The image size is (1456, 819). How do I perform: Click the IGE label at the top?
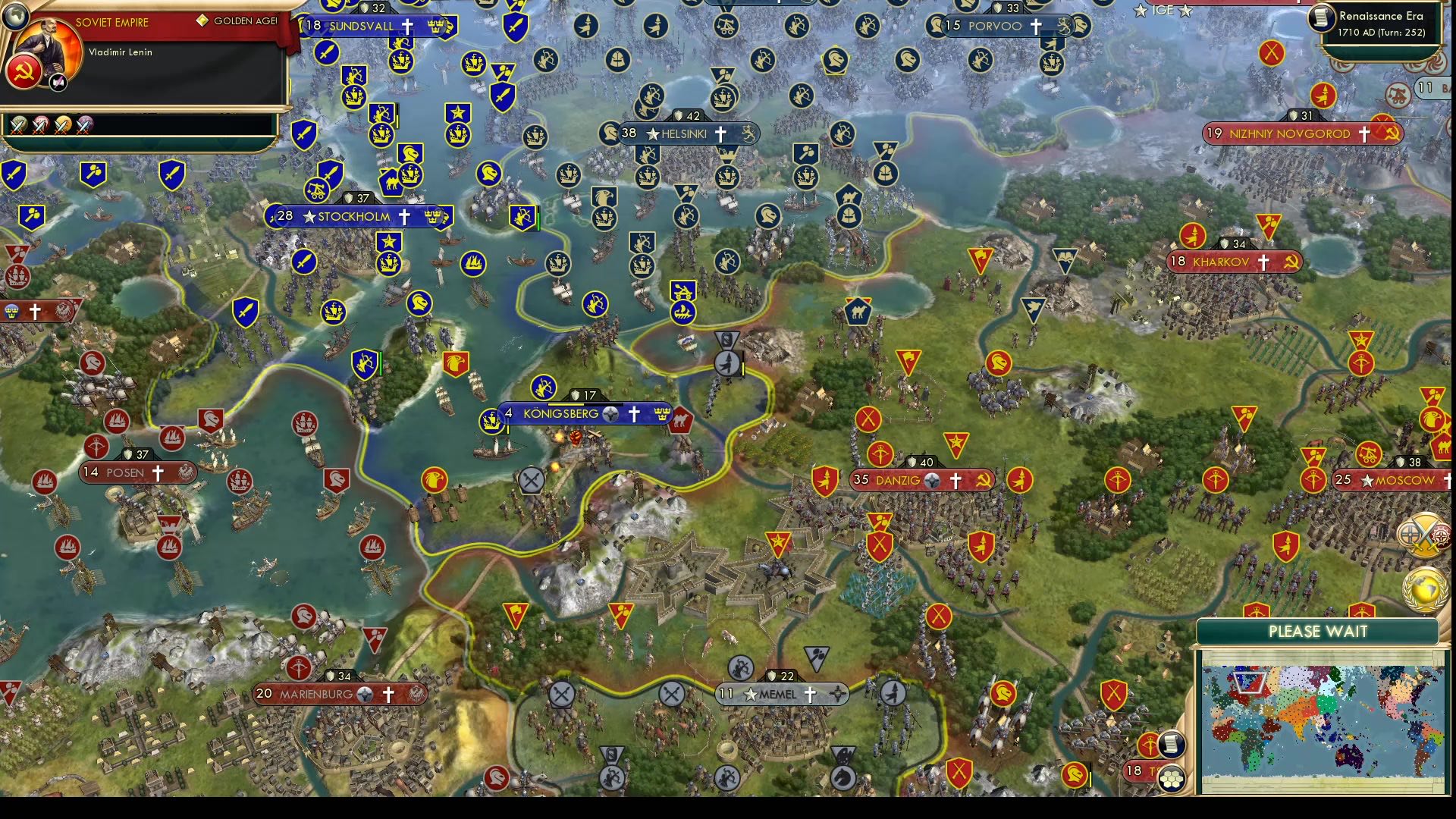coord(1161,11)
